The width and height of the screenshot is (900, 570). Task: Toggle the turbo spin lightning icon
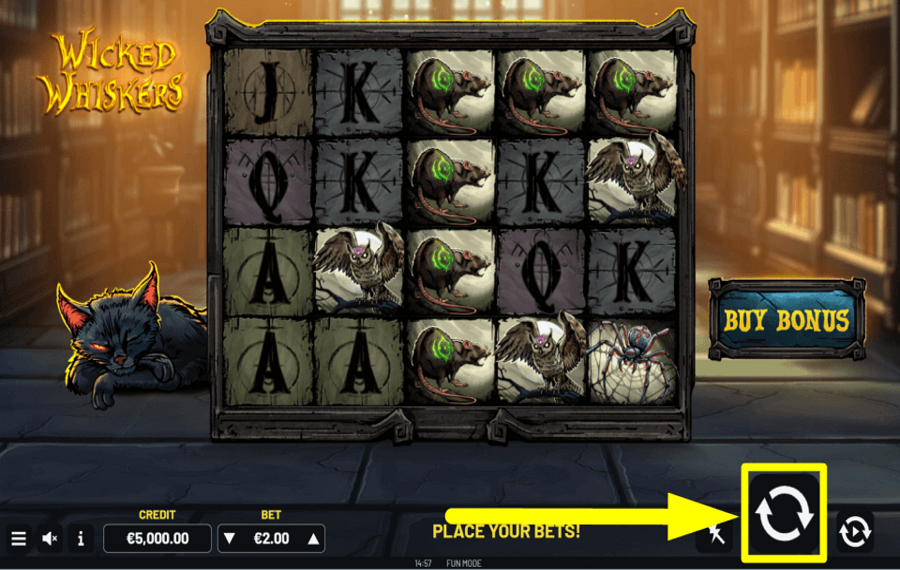[x=716, y=533]
